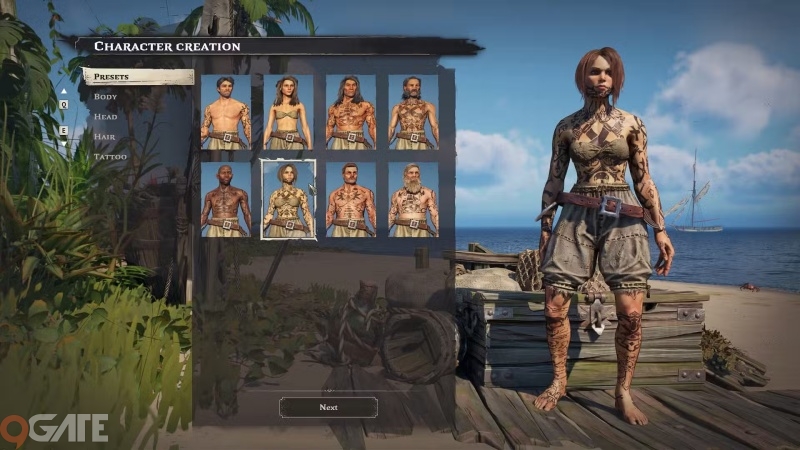Select the highlighted tattooed female preset
800x450 pixels.
click(288, 199)
